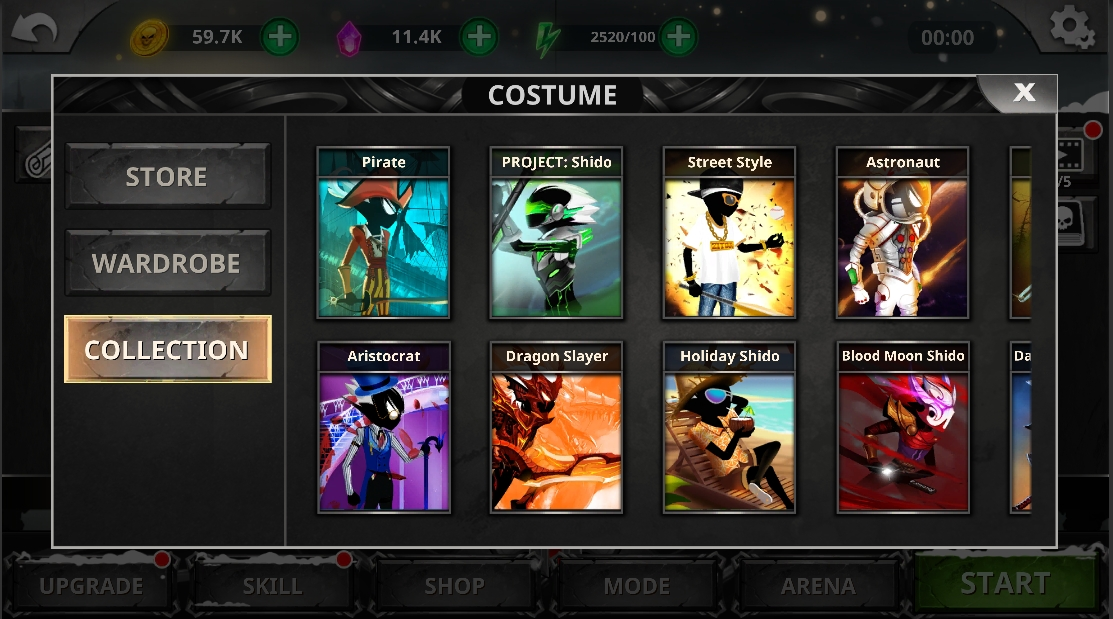The height and width of the screenshot is (619, 1113).
Task: Open the Wardrobe tab
Action: 167,264
